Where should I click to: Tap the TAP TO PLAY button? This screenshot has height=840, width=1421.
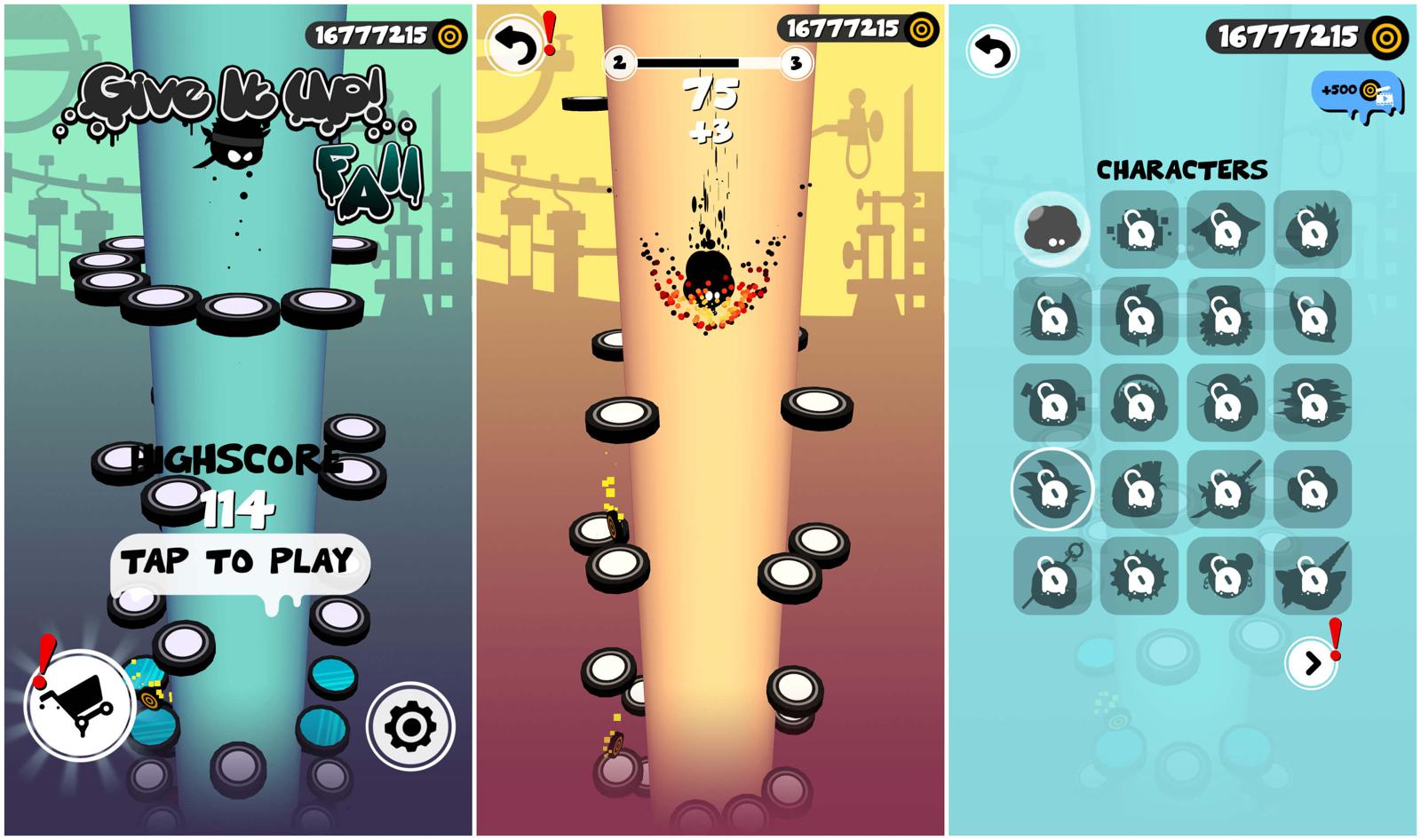pyautogui.click(x=238, y=562)
